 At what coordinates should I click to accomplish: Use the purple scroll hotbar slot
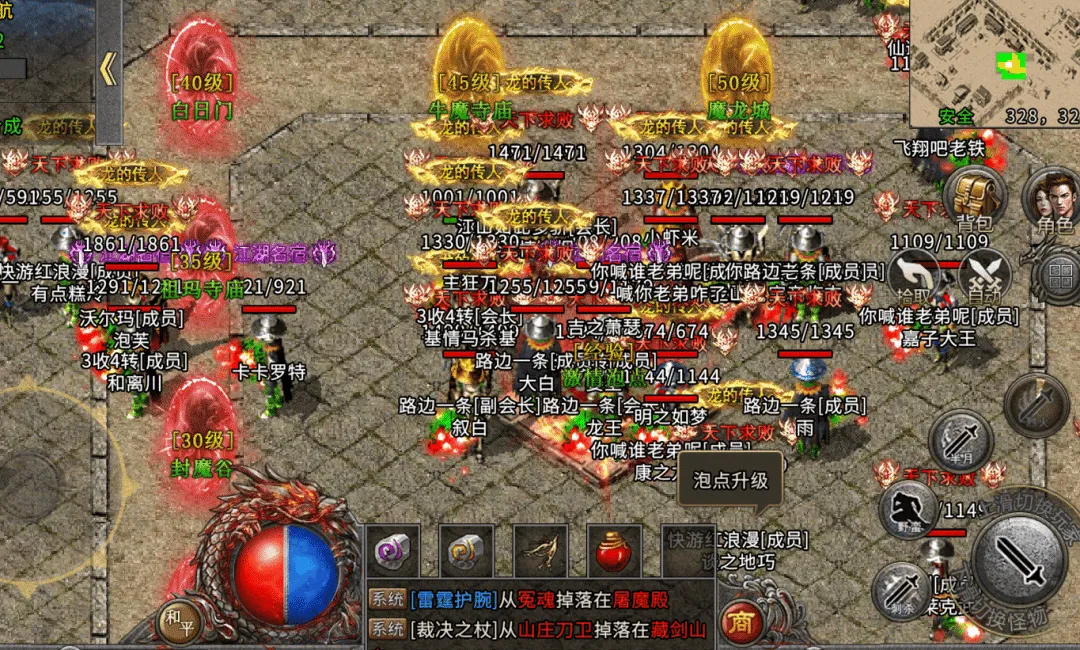pyautogui.click(x=392, y=551)
